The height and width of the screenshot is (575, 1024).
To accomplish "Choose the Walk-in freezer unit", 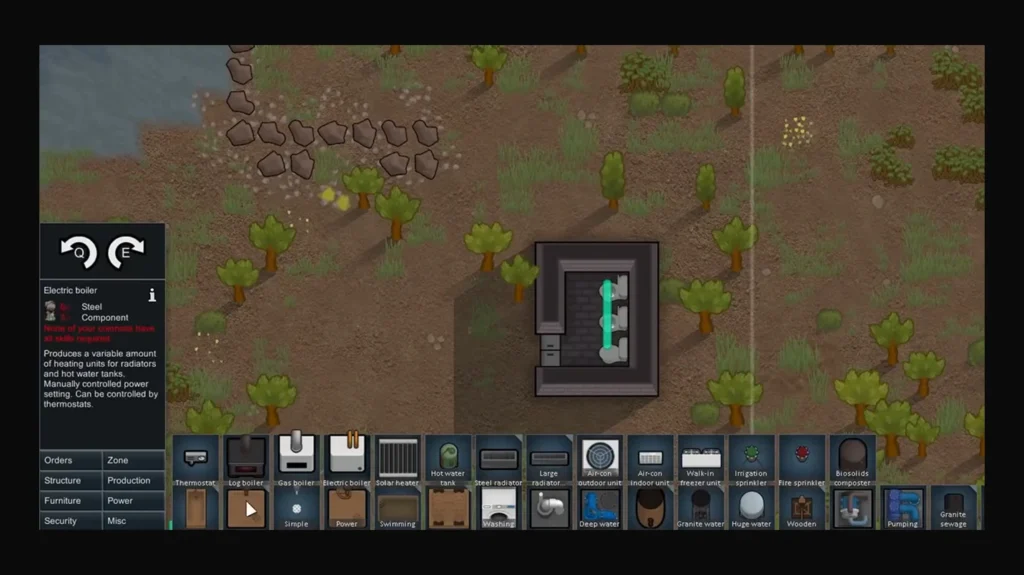I will [x=701, y=458].
